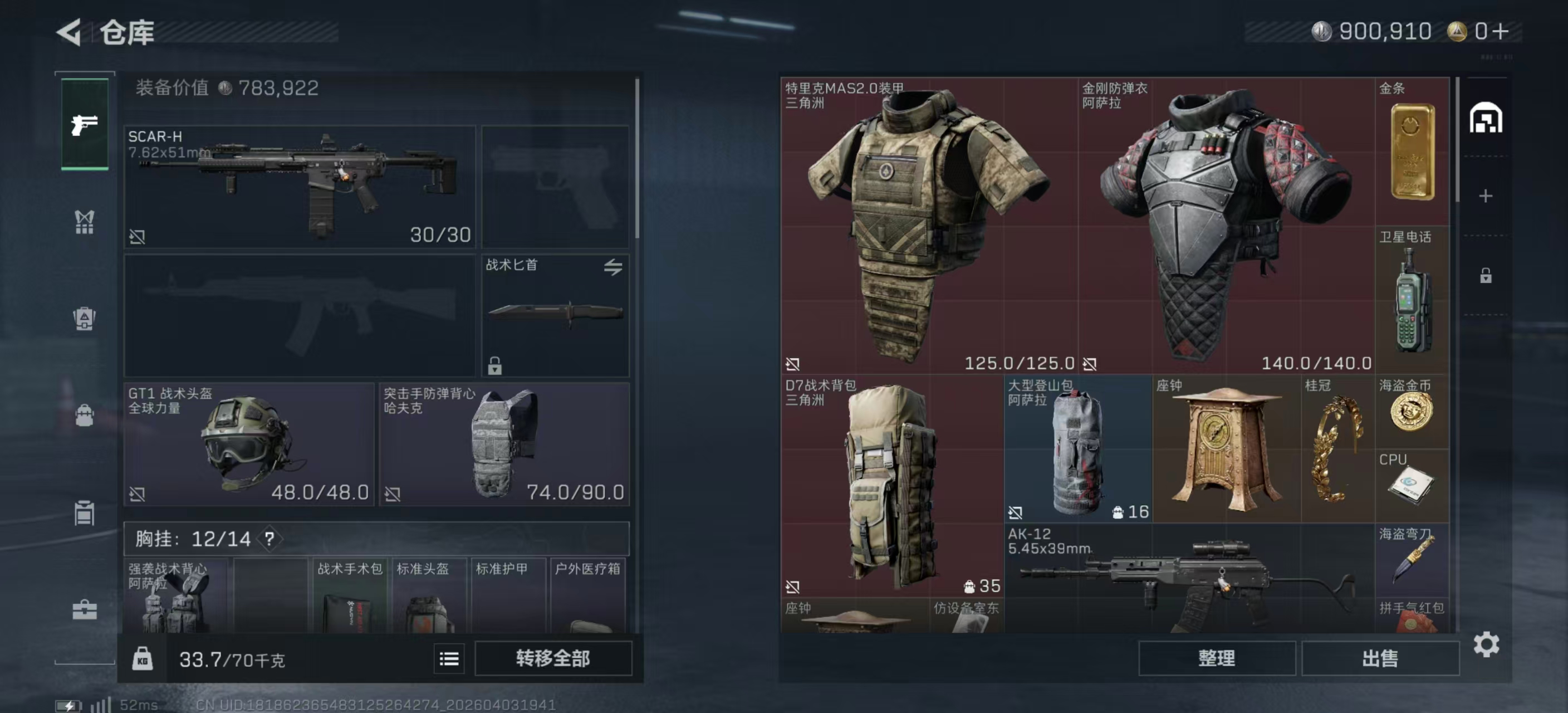Click the 整理 sort button

pos(1216,658)
